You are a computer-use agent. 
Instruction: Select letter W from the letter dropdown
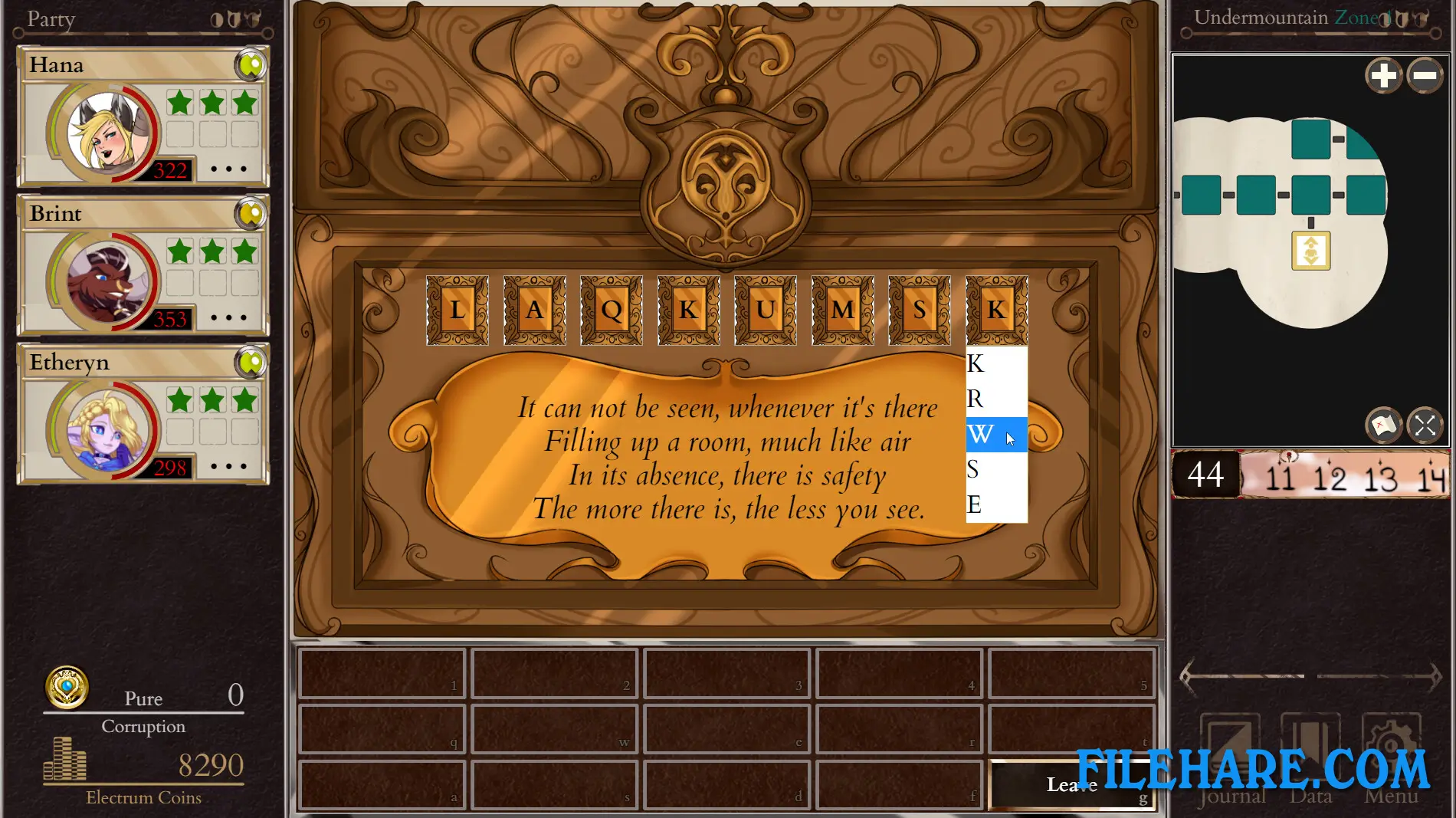click(x=980, y=435)
